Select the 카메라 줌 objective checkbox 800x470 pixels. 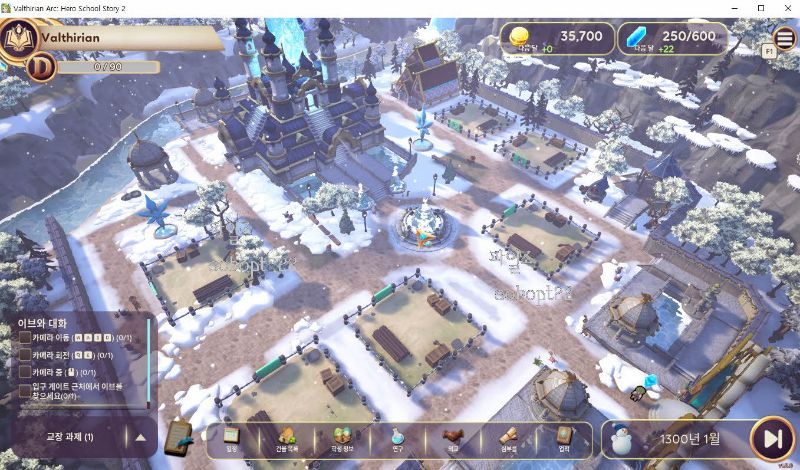(x=25, y=371)
